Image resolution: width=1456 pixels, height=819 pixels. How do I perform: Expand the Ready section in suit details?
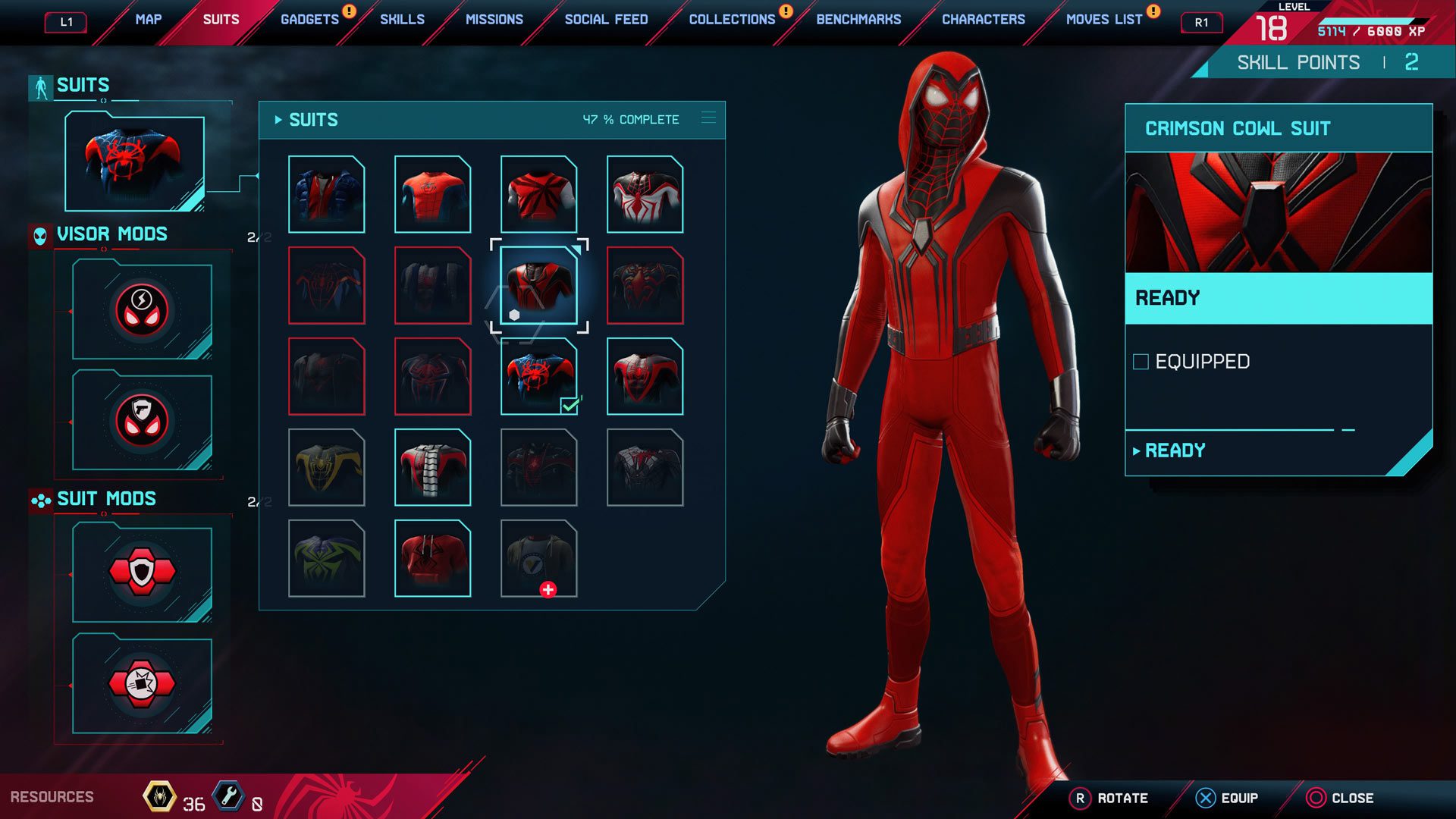pos(1174,450)
